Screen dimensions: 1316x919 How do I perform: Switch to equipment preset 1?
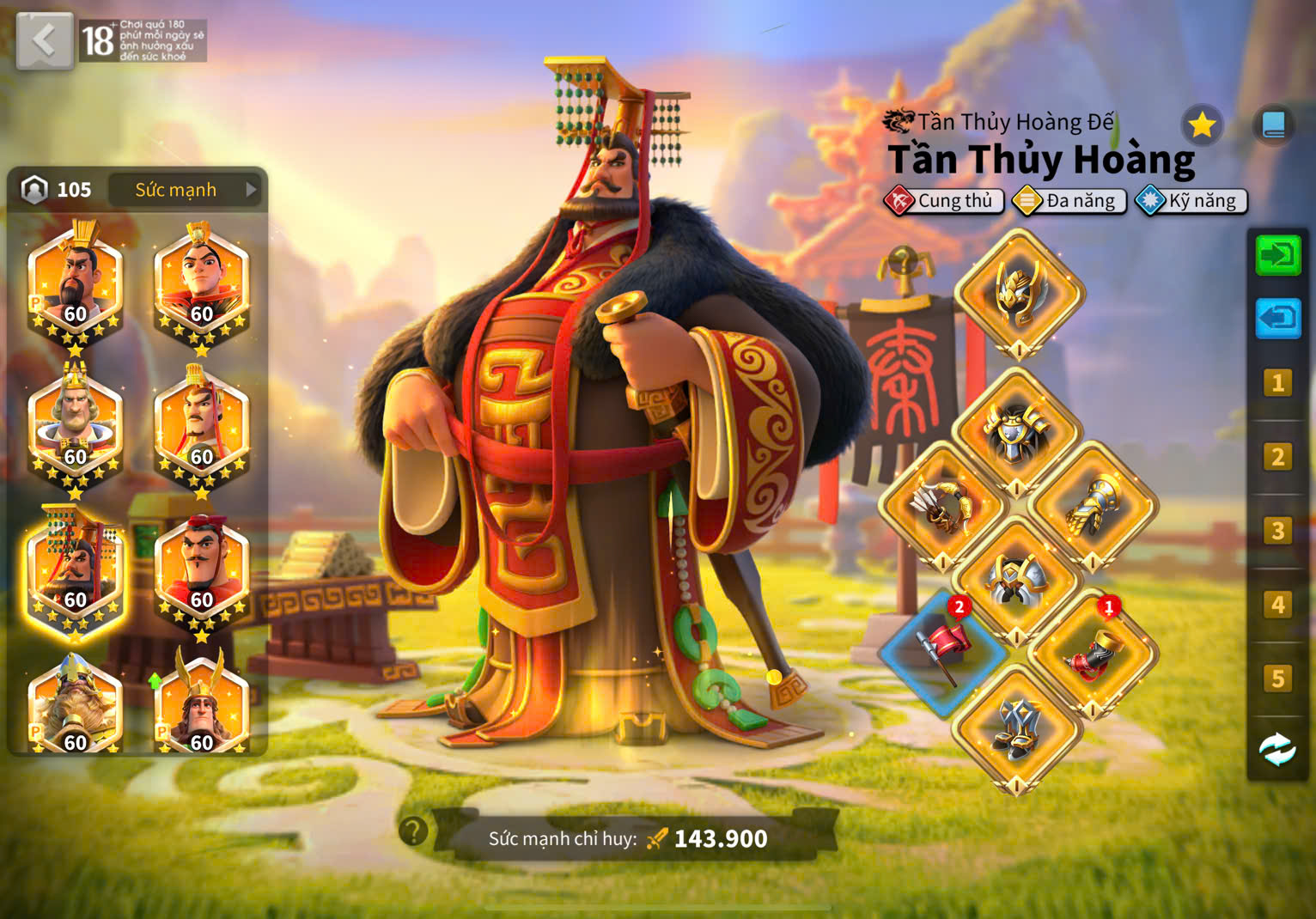(1277, 383)
